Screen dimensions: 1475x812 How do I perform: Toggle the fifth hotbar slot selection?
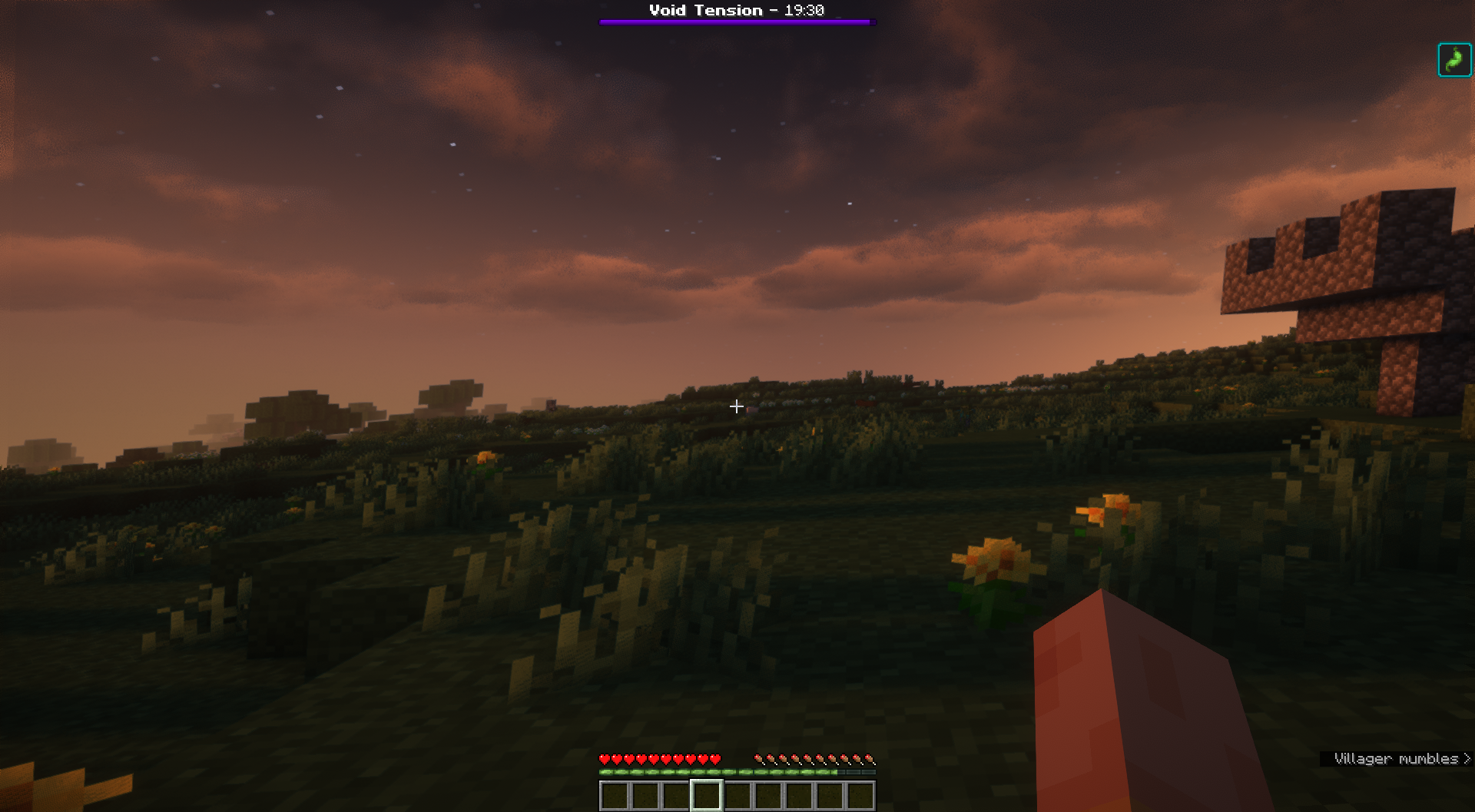(x=737, y=796)
